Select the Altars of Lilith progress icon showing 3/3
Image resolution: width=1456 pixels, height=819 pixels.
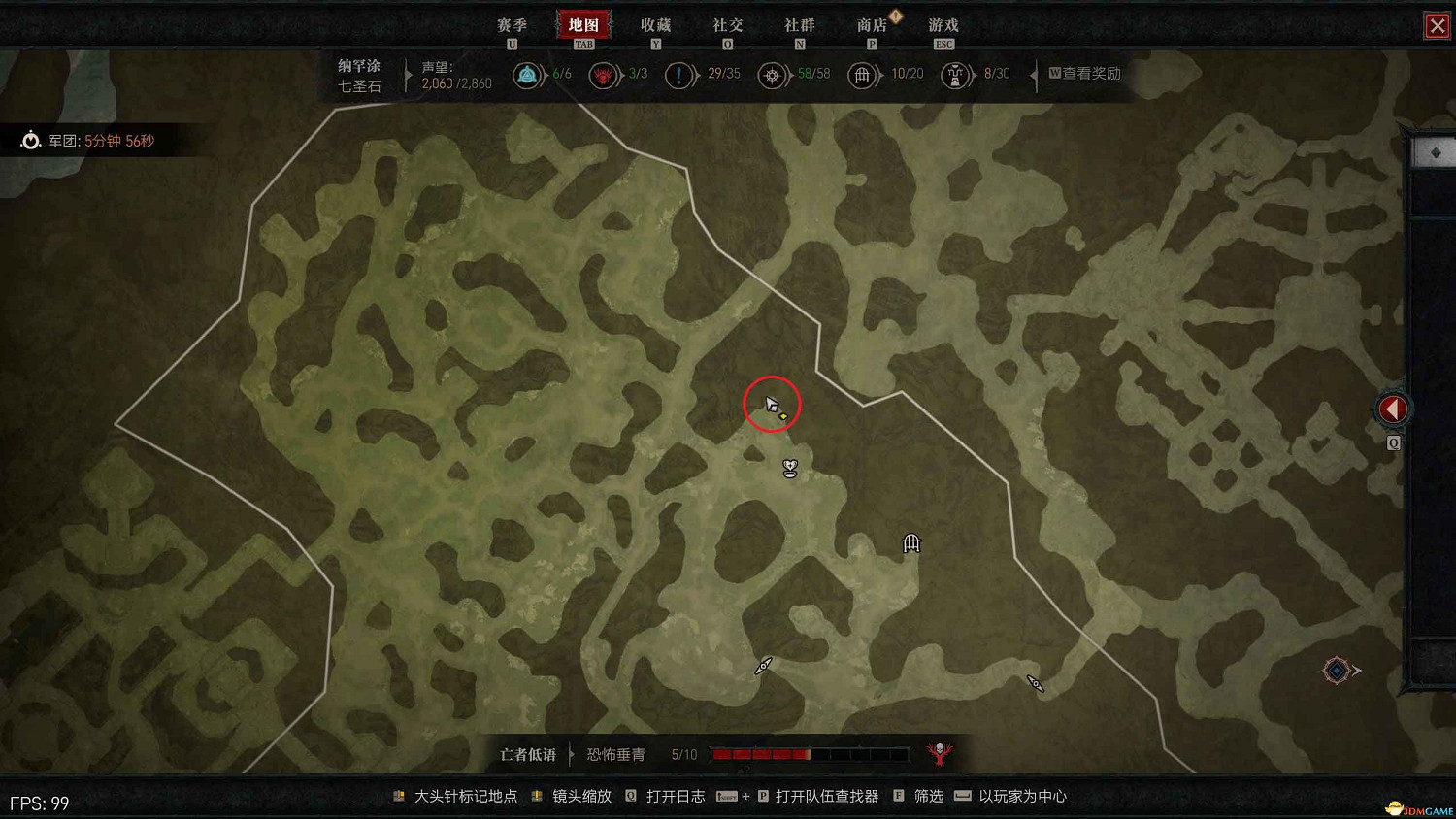(604, 75)
